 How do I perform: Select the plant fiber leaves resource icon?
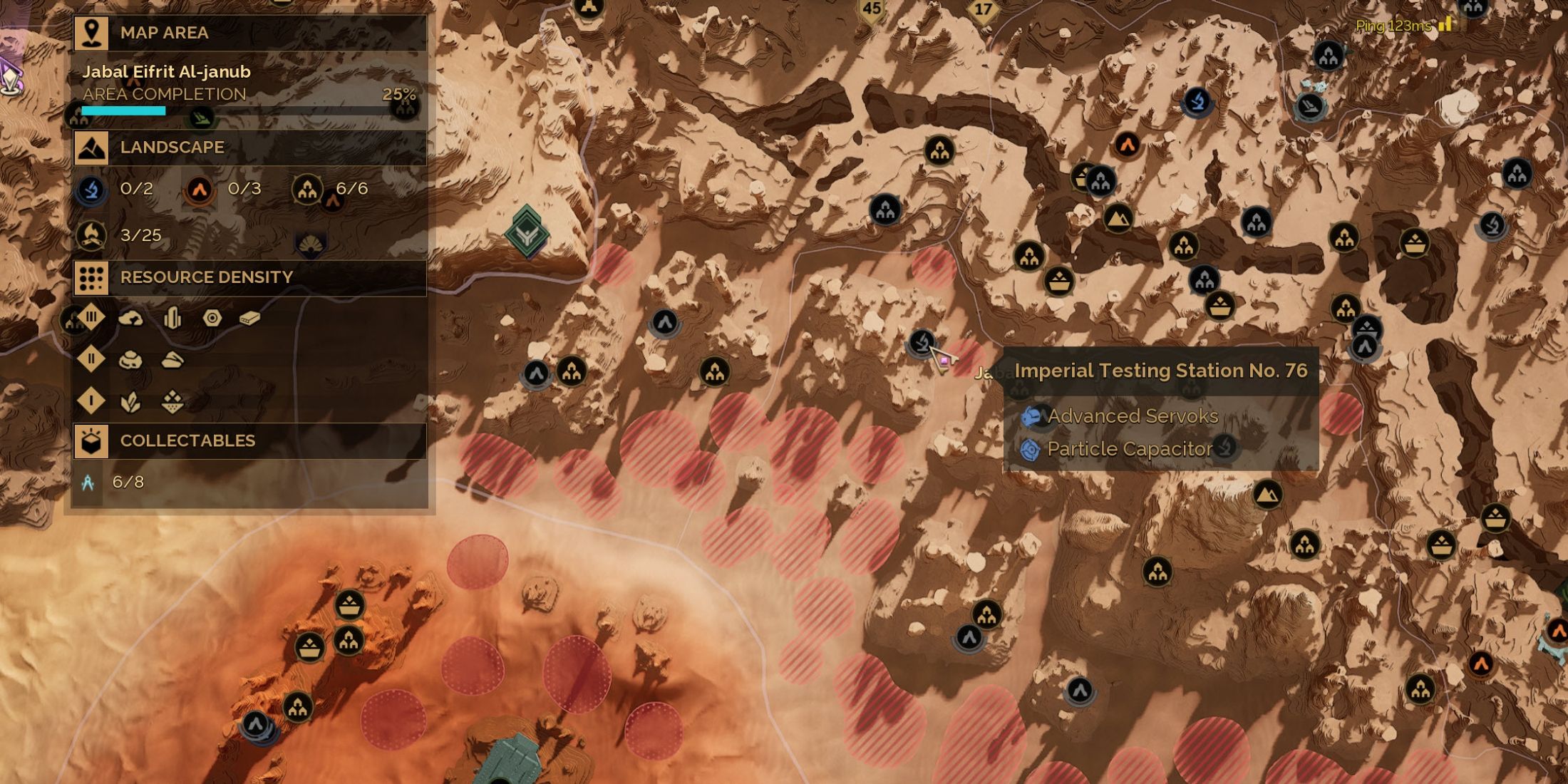130,403
